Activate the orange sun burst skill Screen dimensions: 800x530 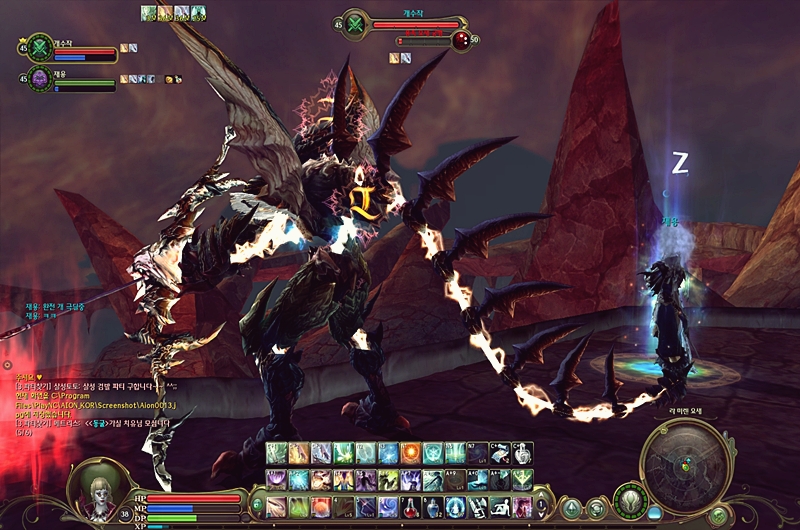tap(411, 453)
